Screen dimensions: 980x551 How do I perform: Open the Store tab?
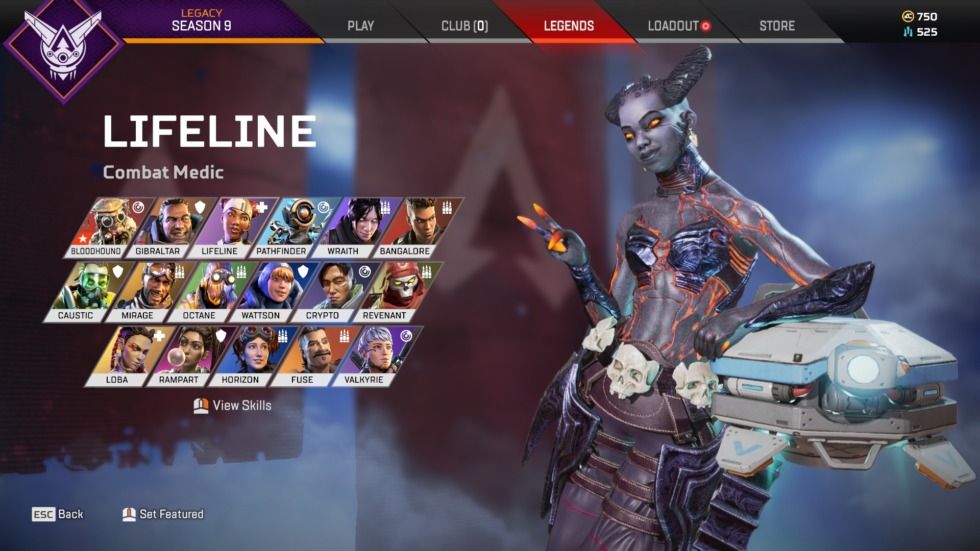776,25
